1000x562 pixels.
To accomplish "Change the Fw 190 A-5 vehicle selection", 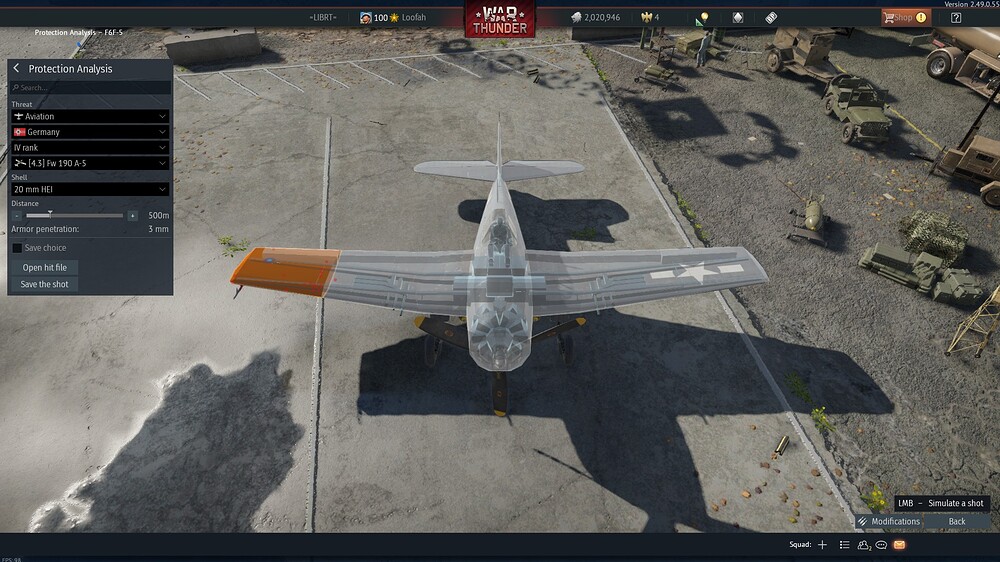I will tap(90, 163).
